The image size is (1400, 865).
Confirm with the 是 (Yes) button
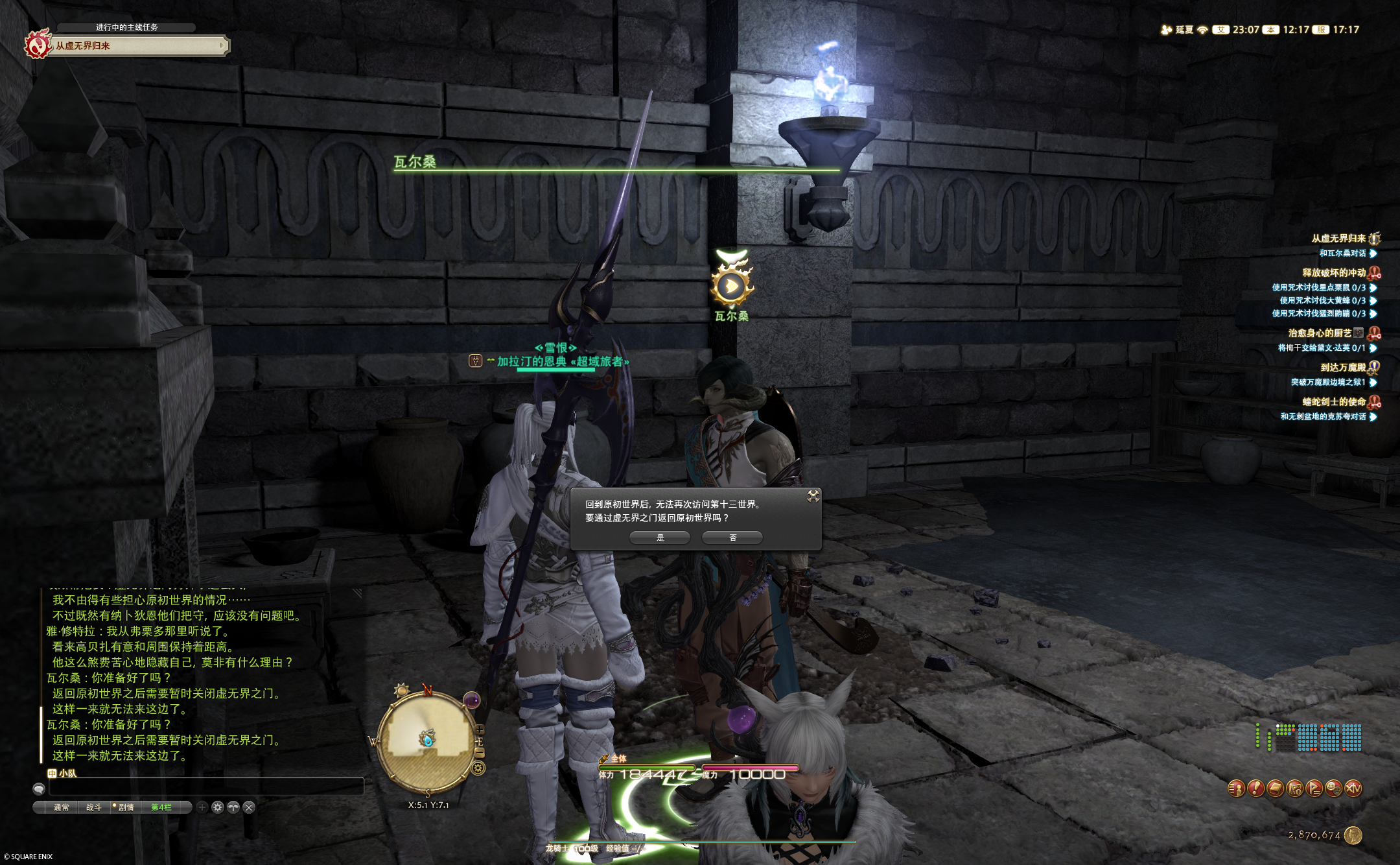[x=660, y=538]
